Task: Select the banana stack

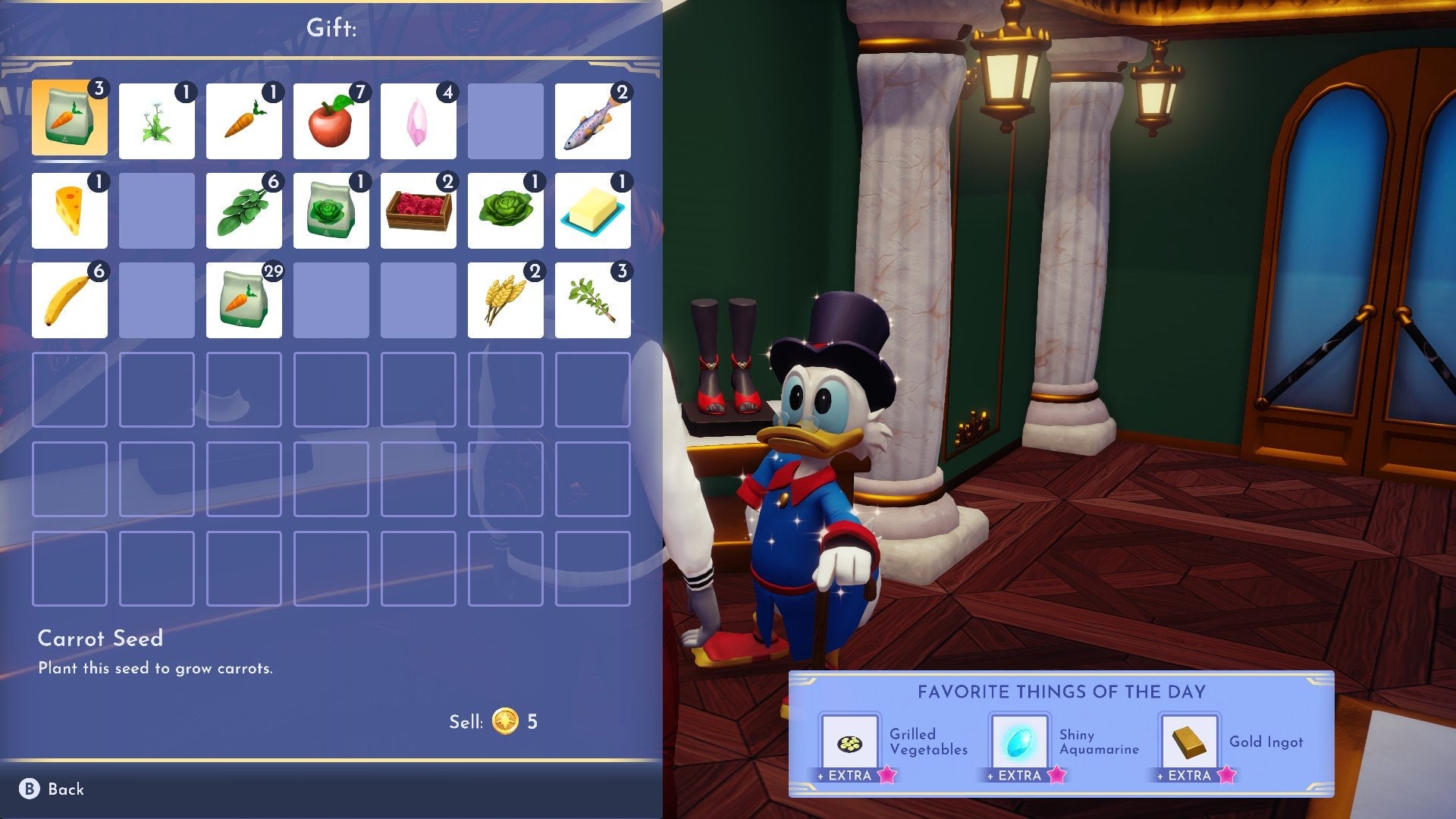Action: coord(70,300)
